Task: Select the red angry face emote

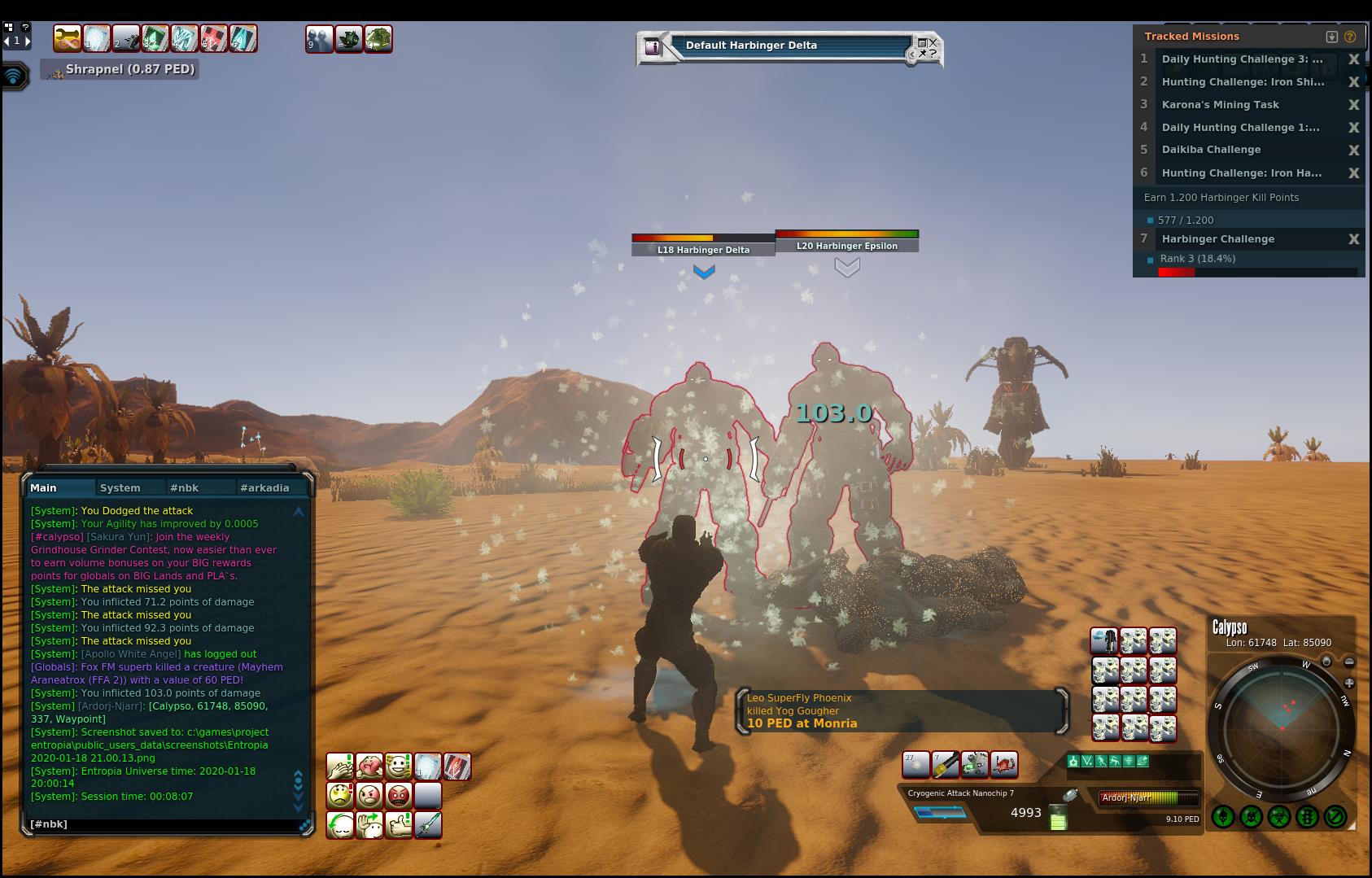Action: (399, 795)
